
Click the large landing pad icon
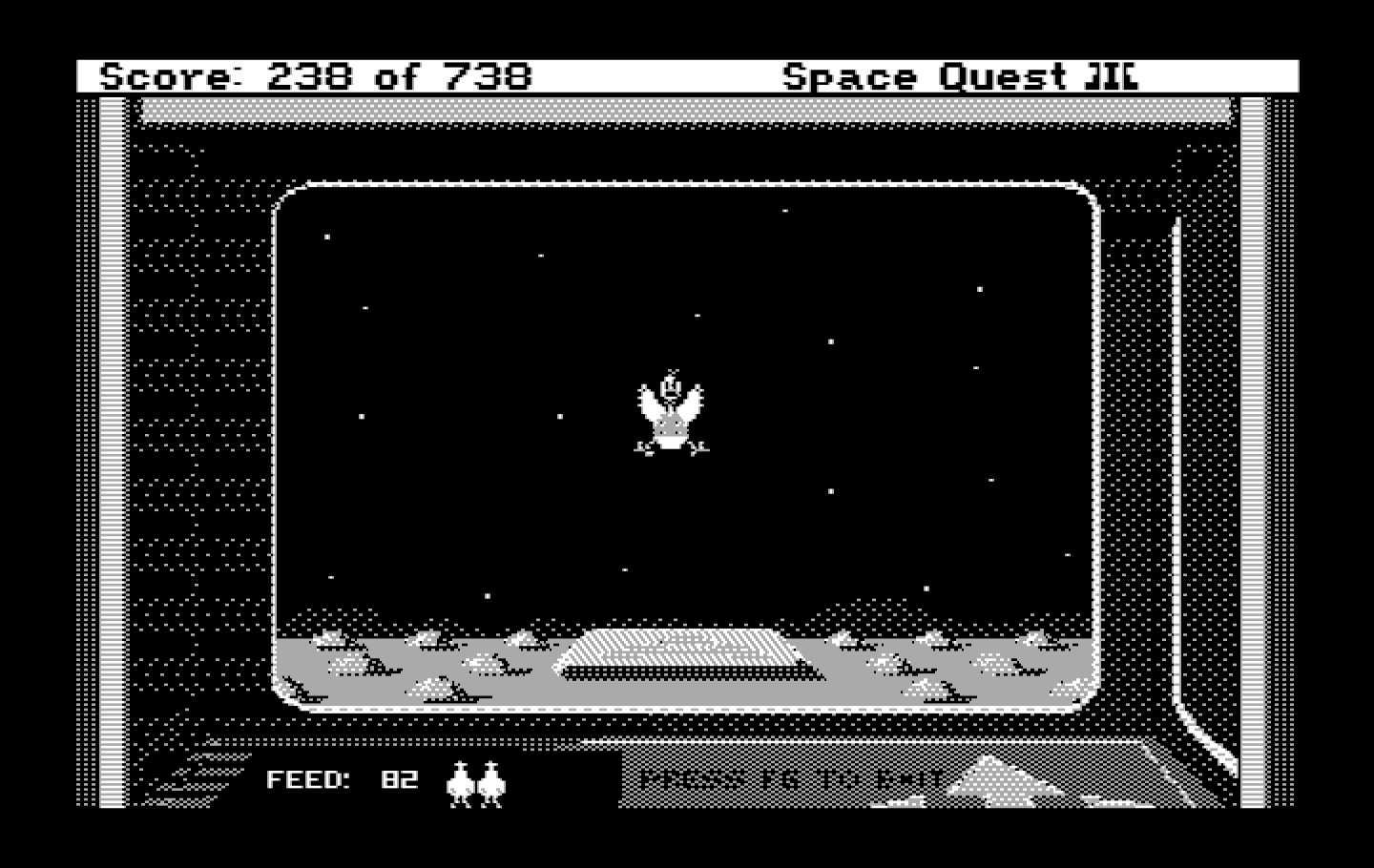[674, 653]
